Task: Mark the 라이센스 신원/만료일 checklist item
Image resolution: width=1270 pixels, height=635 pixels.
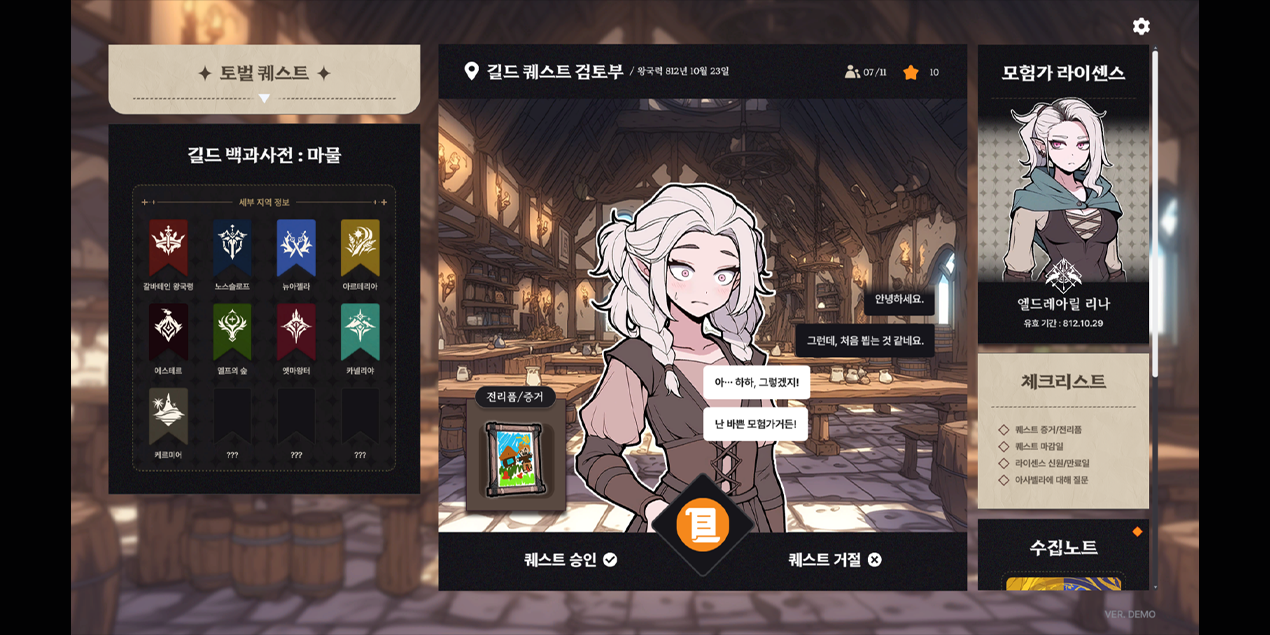Action: 1051,464
